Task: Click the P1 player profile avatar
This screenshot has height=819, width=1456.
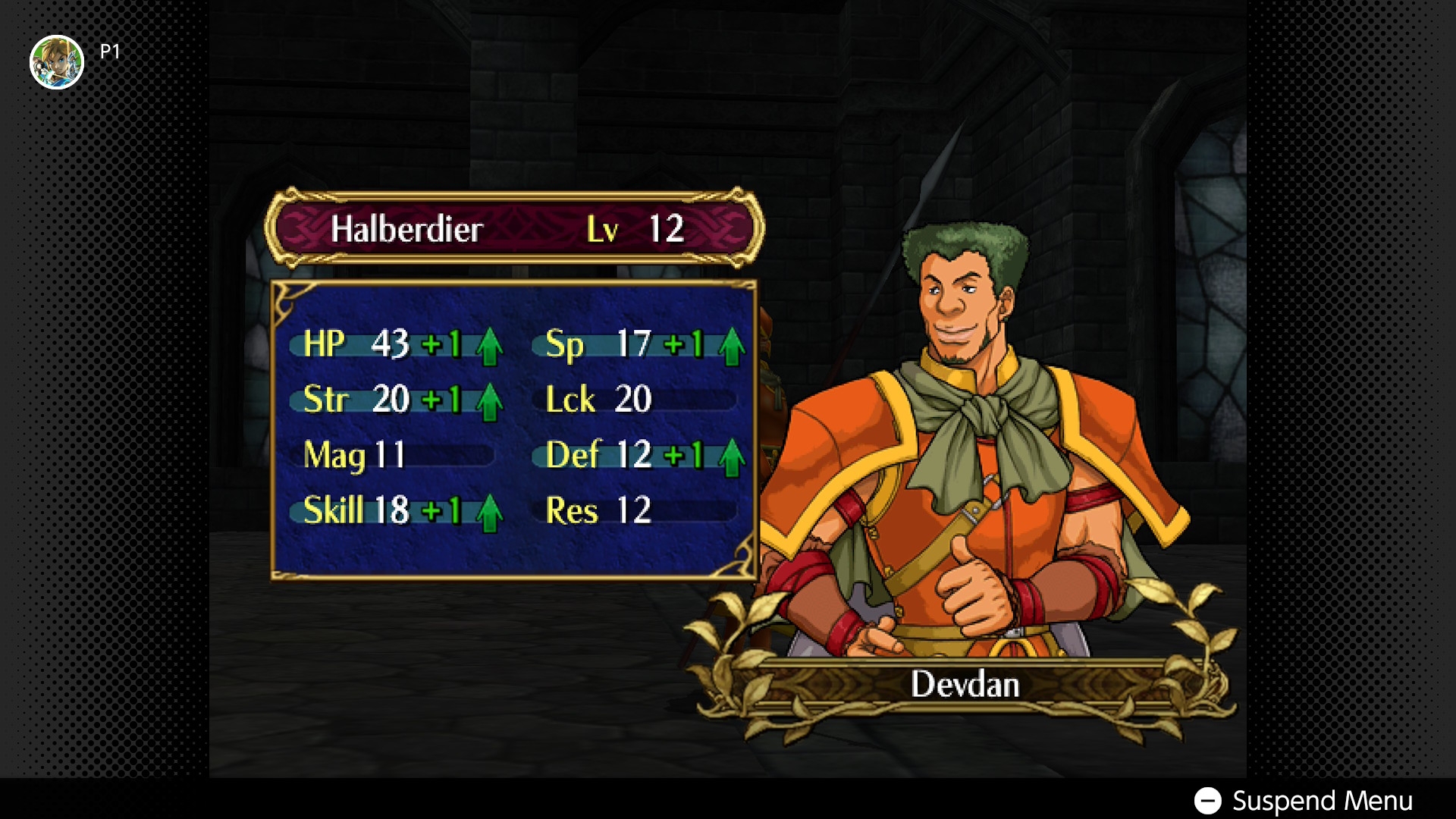Action: [x=57, y=62]
